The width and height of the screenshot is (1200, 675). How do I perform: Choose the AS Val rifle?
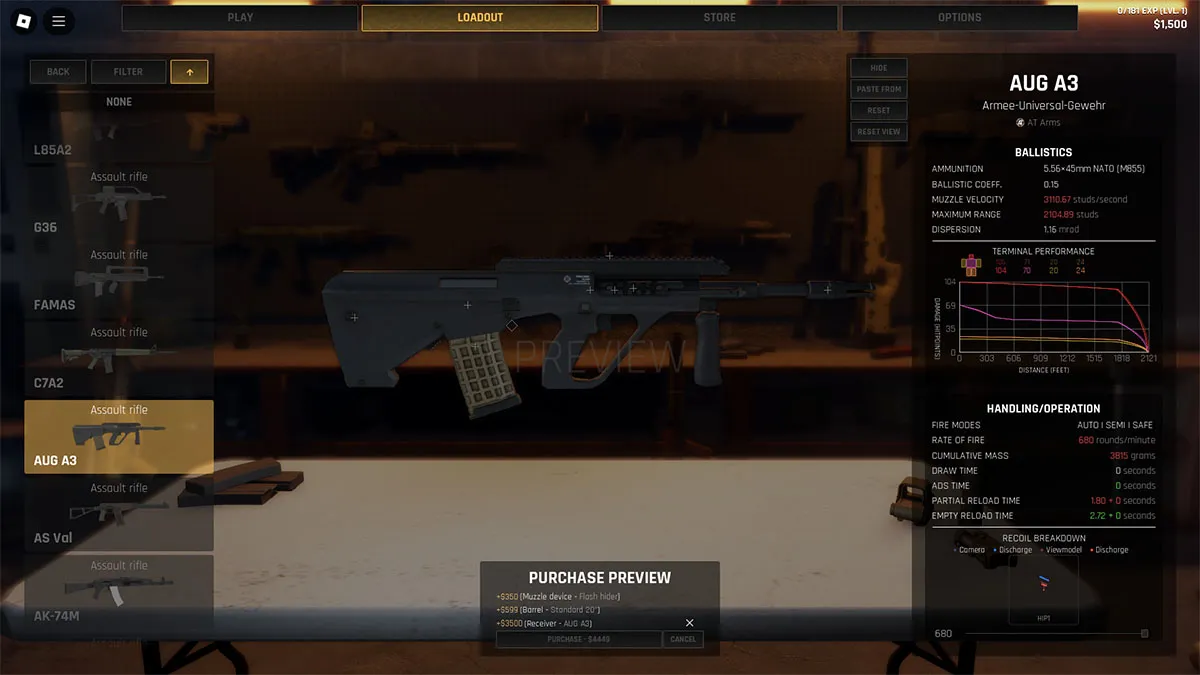coord(119,514)
